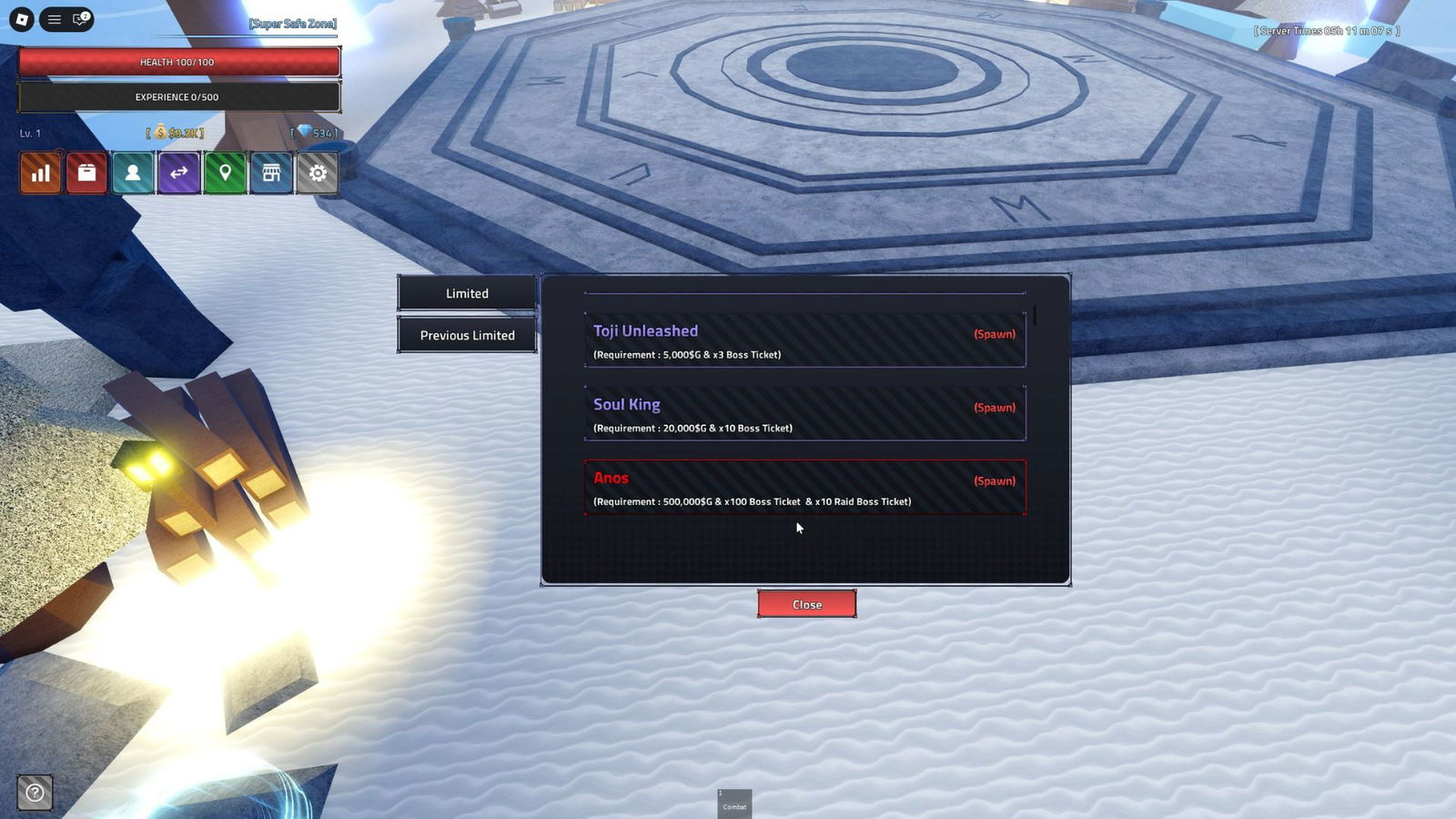Open the Roblox hamburger menu
The image size is (1456, 819).
(54, 19)
